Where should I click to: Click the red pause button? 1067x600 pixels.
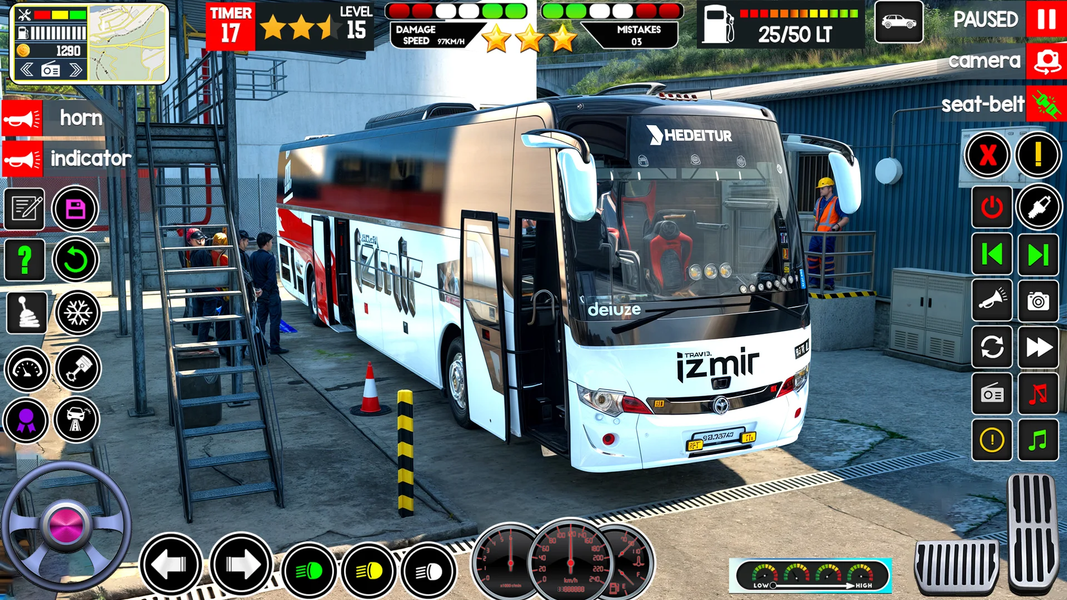[x=1046, y=19]
